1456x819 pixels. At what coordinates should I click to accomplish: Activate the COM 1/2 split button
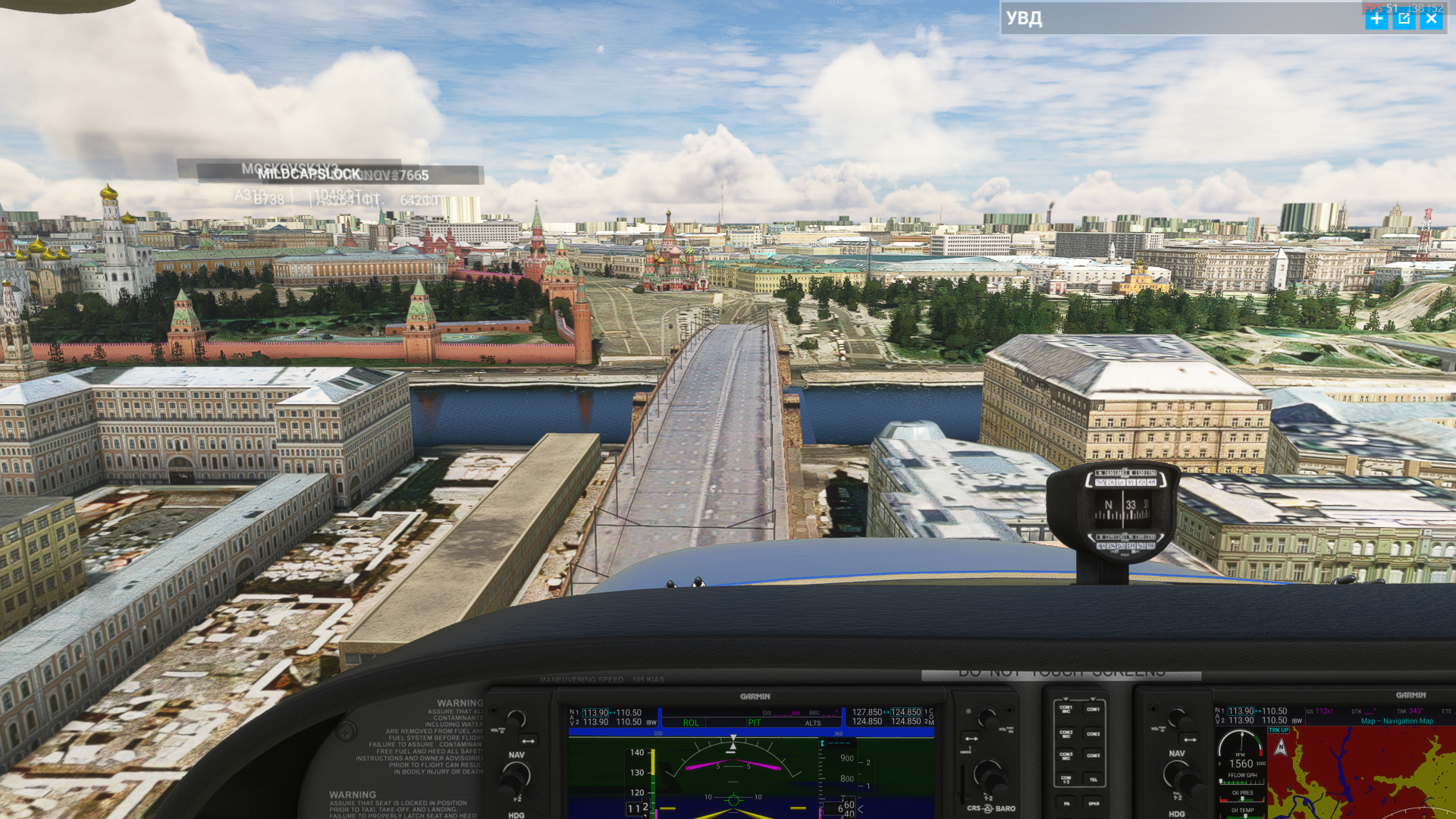click(x=1066, y=779)
